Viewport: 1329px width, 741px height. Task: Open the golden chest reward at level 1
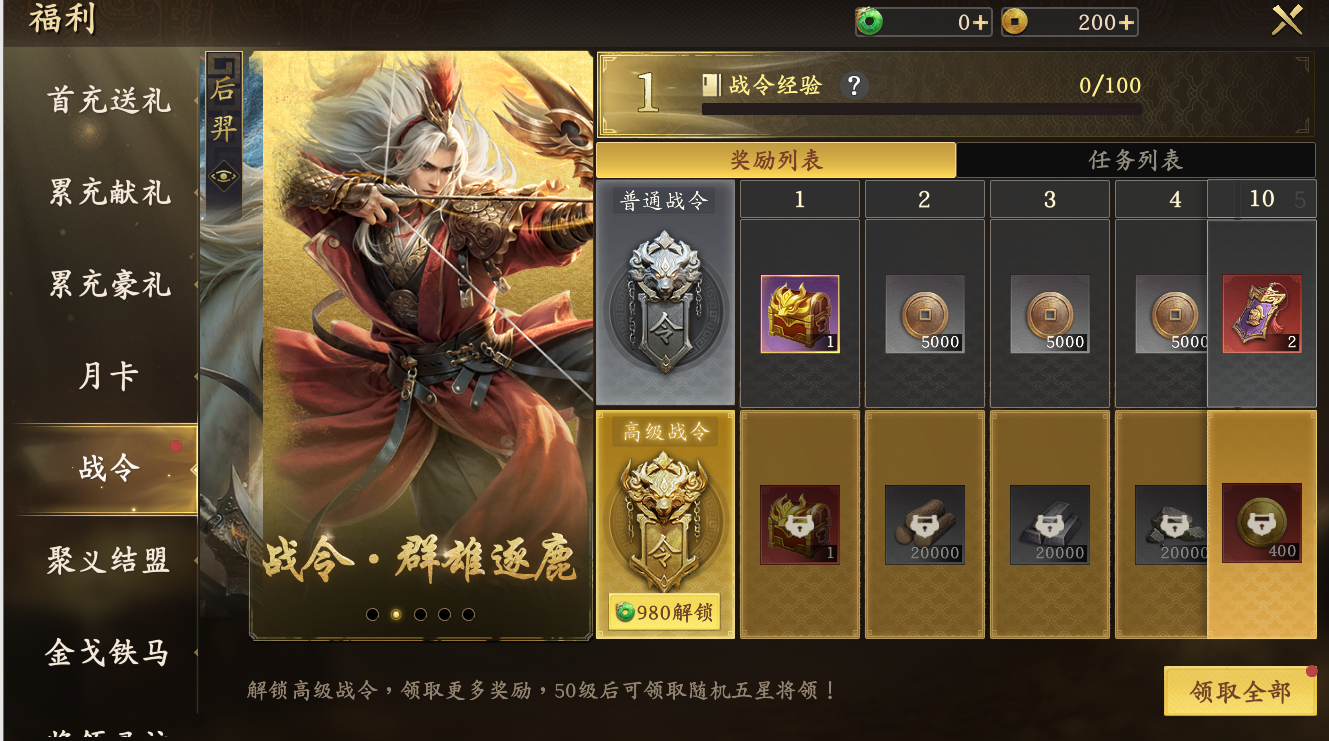point(799,315)
